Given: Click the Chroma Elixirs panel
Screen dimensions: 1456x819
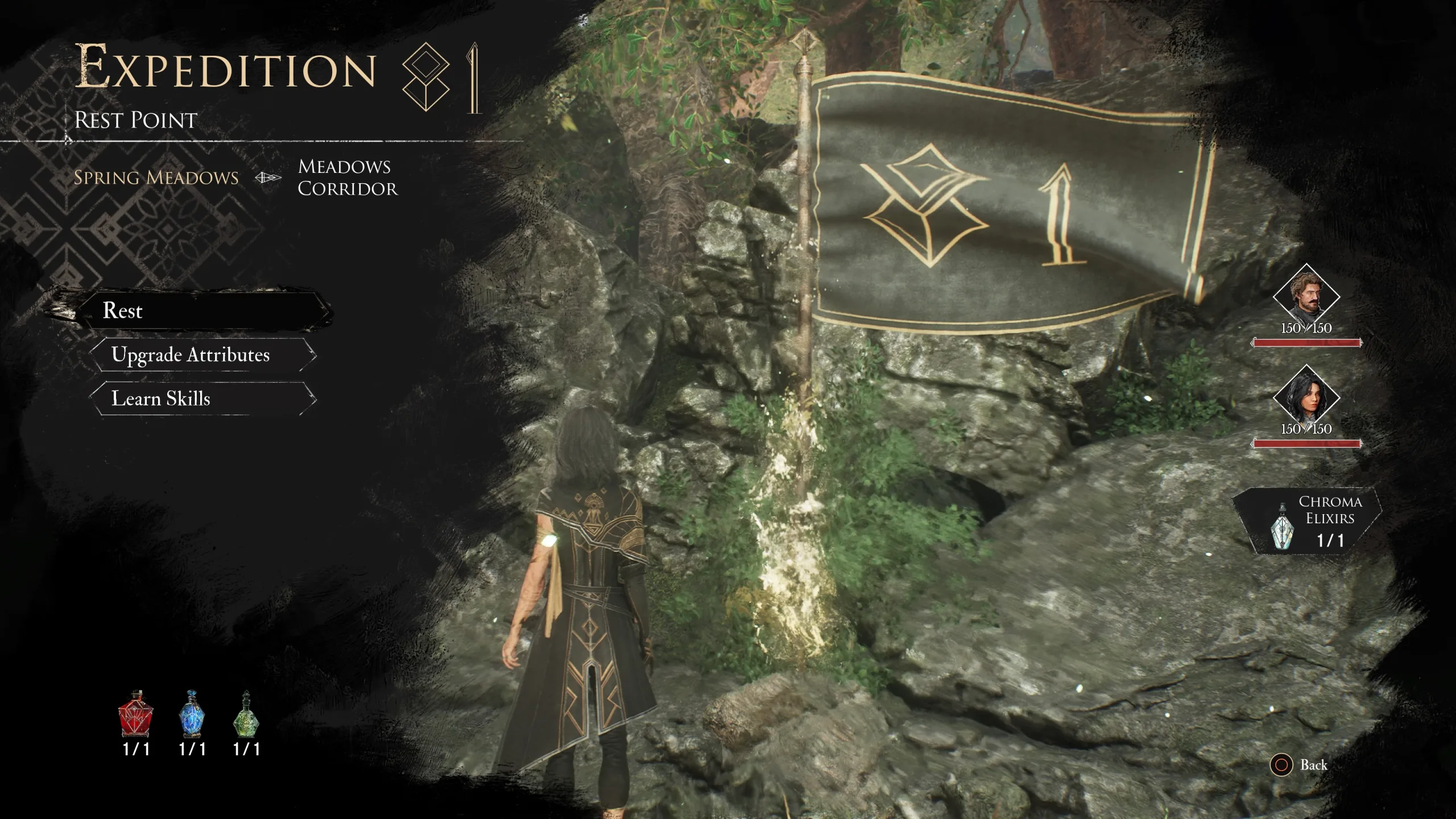Looking at the screenshot, I should (1308, 521).
